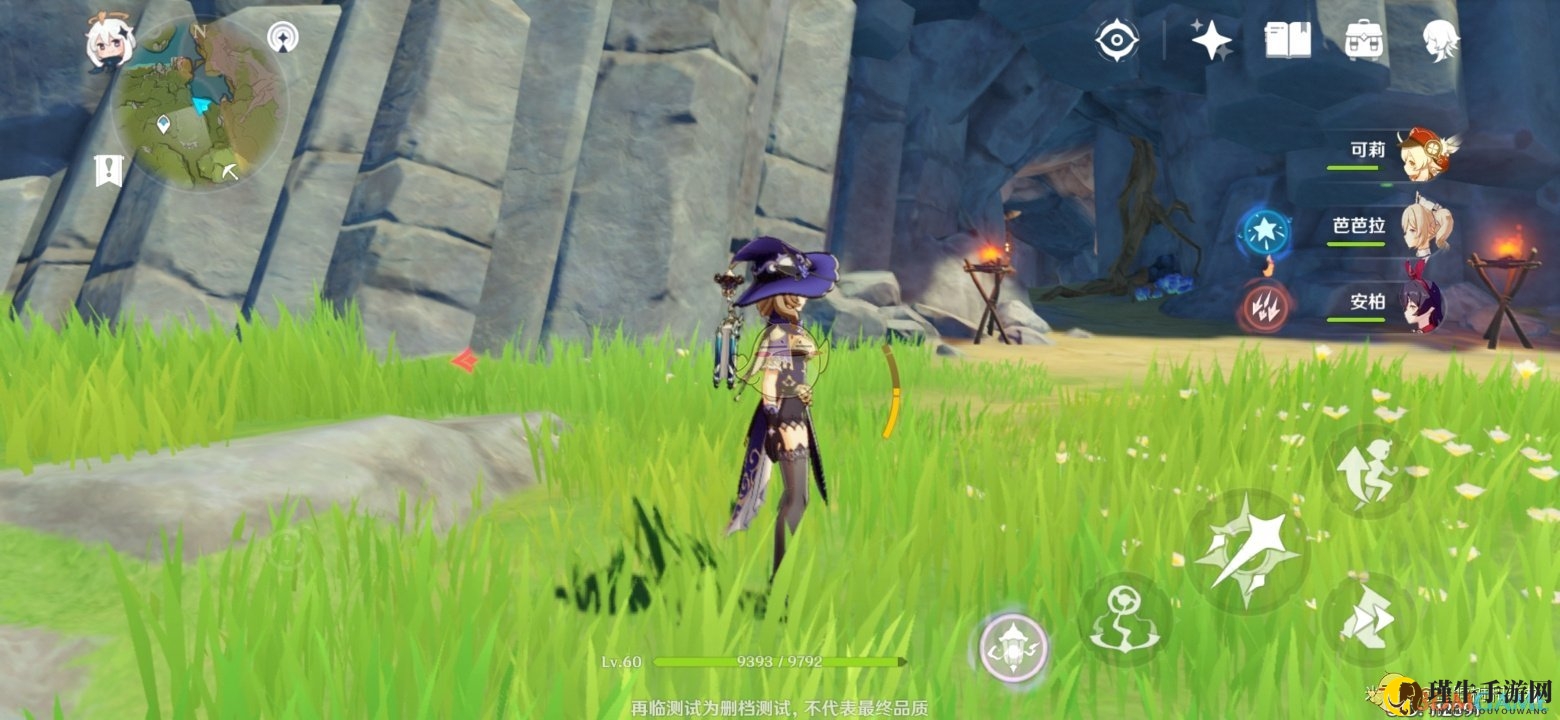1560x720 pixels.
Task: Open the adventurer handbook book icon
Action: pyautogui.click(x=1287, y=40)
